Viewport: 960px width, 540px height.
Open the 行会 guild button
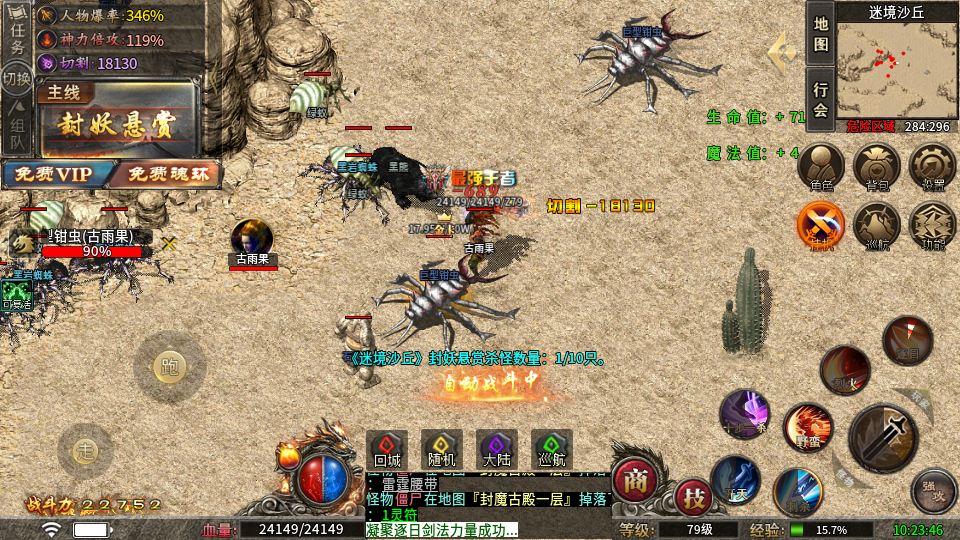click(x=820, y=100)
